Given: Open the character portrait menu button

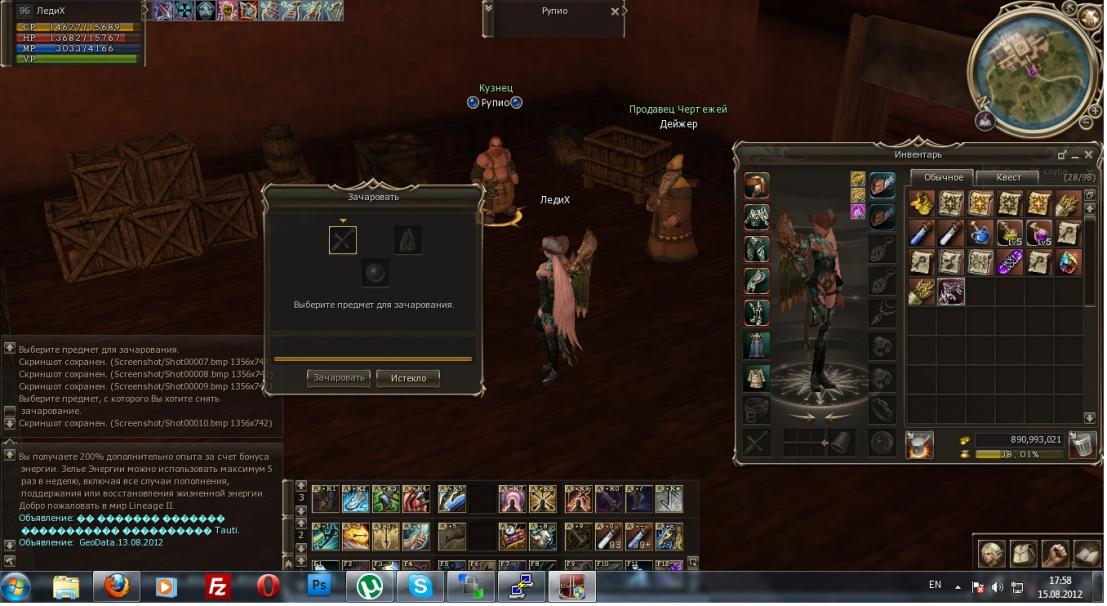Looking at the screenshot, I should 992,553.
